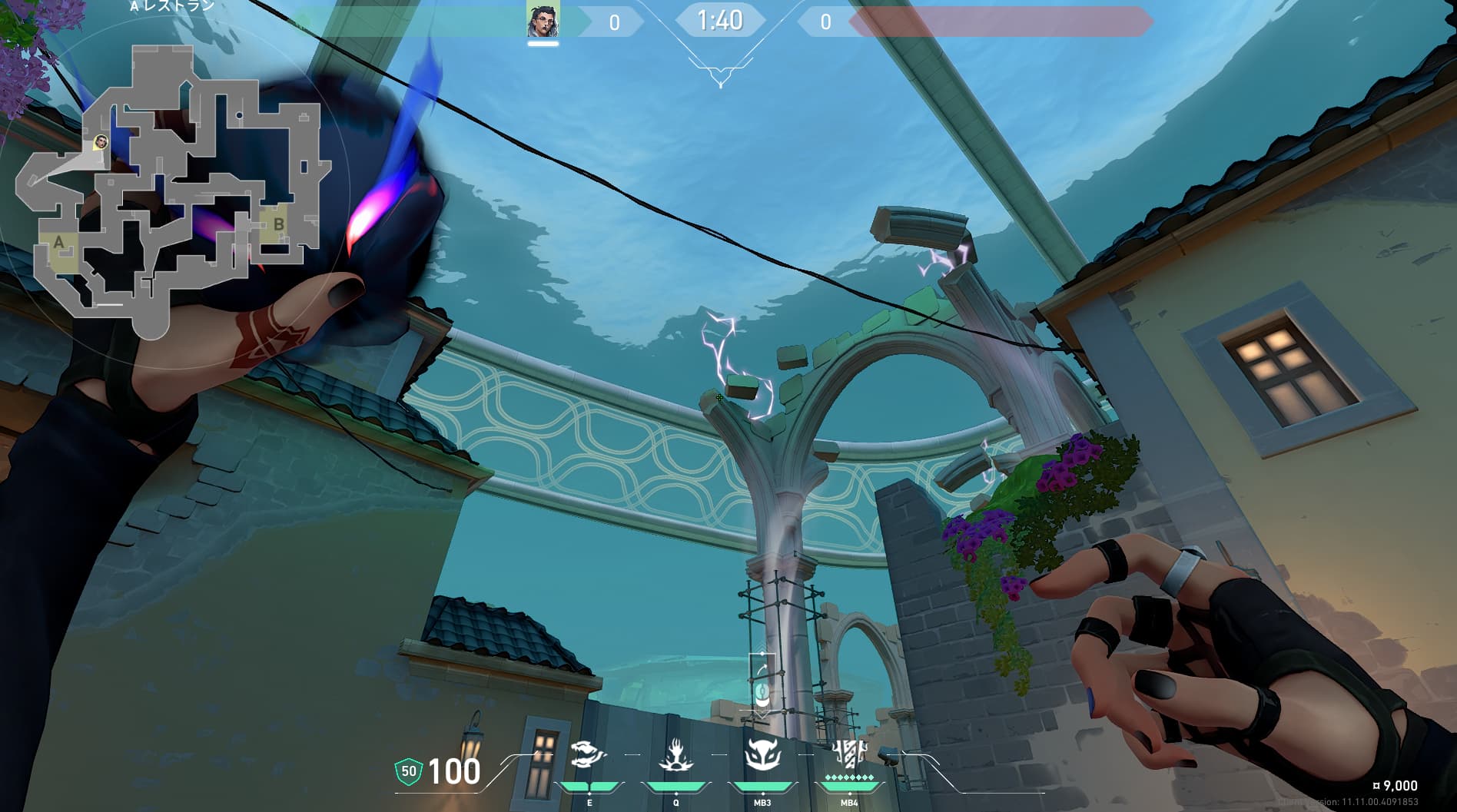Click the player position icon on the minimap

[x=101, y=142]
